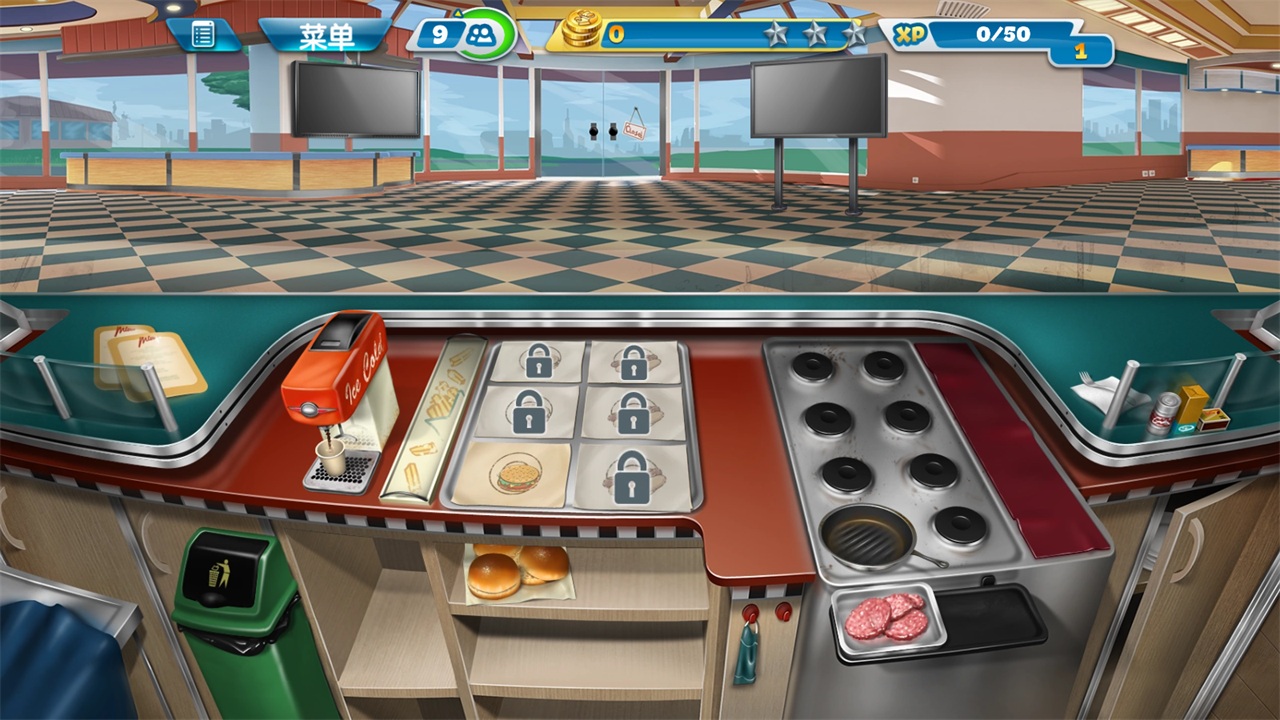Open the task list clipboard icon
The height and width of the screenshot is (720, 1280).
click(x=204, y=32)
